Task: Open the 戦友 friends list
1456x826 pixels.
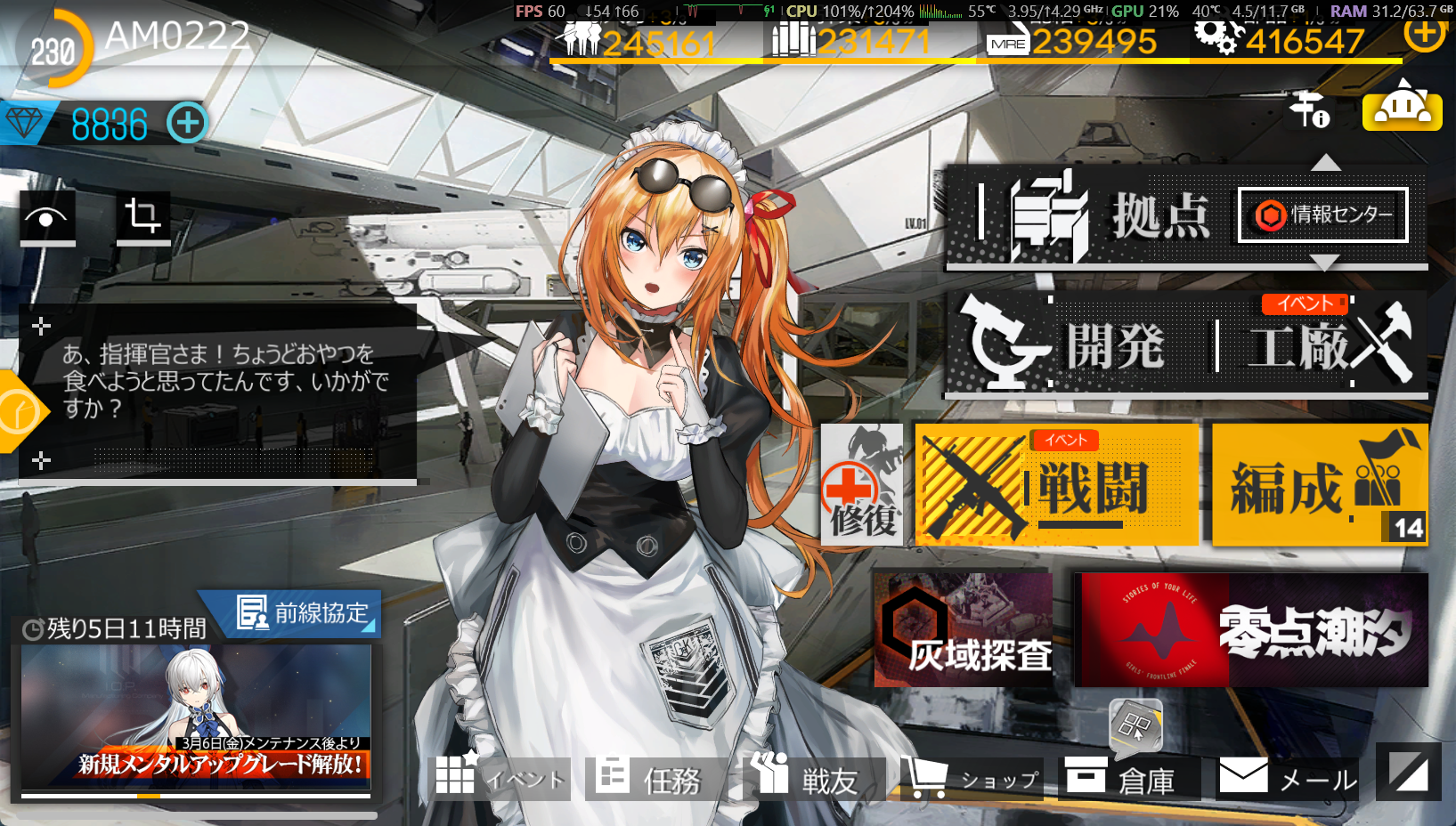Action: click(812, 779)
